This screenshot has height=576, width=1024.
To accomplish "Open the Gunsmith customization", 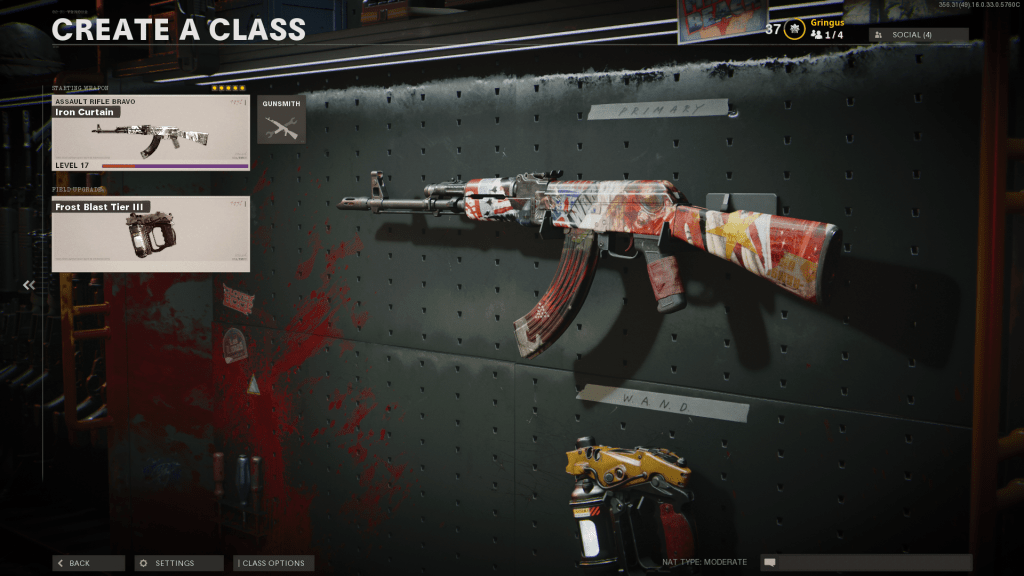I will 281,120.
